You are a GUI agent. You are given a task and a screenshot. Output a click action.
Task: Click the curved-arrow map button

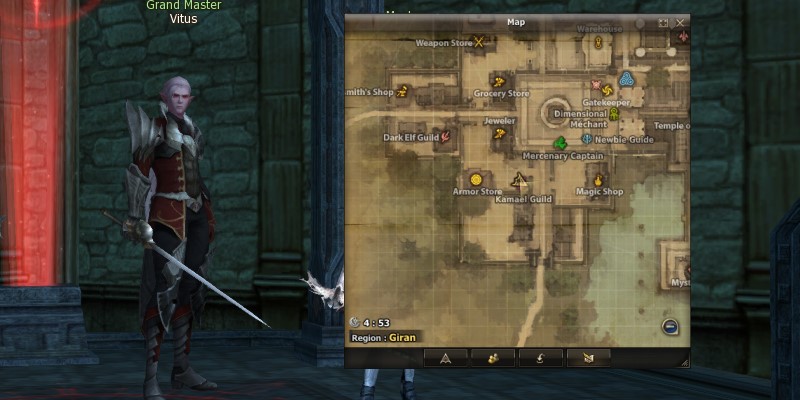click(x=540, y=357)
